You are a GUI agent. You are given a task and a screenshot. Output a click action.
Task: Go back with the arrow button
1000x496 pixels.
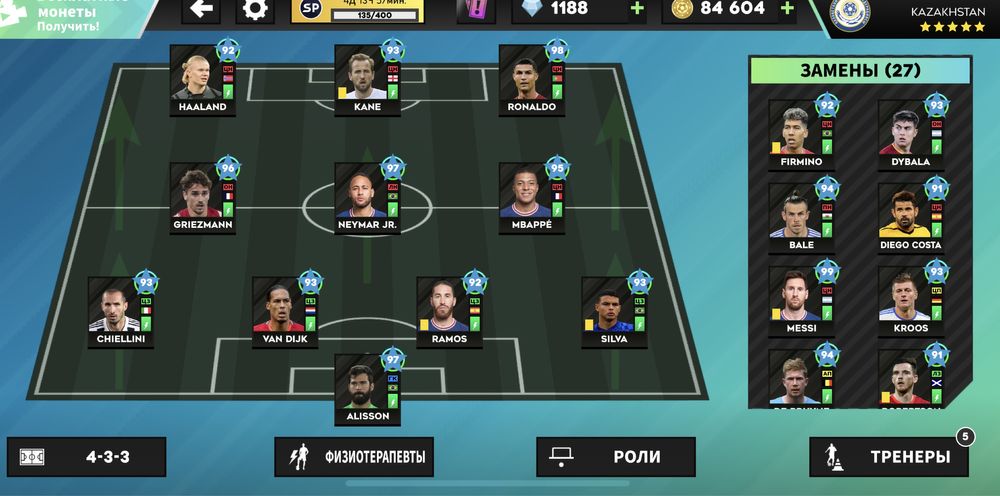(x=201, y=10)
